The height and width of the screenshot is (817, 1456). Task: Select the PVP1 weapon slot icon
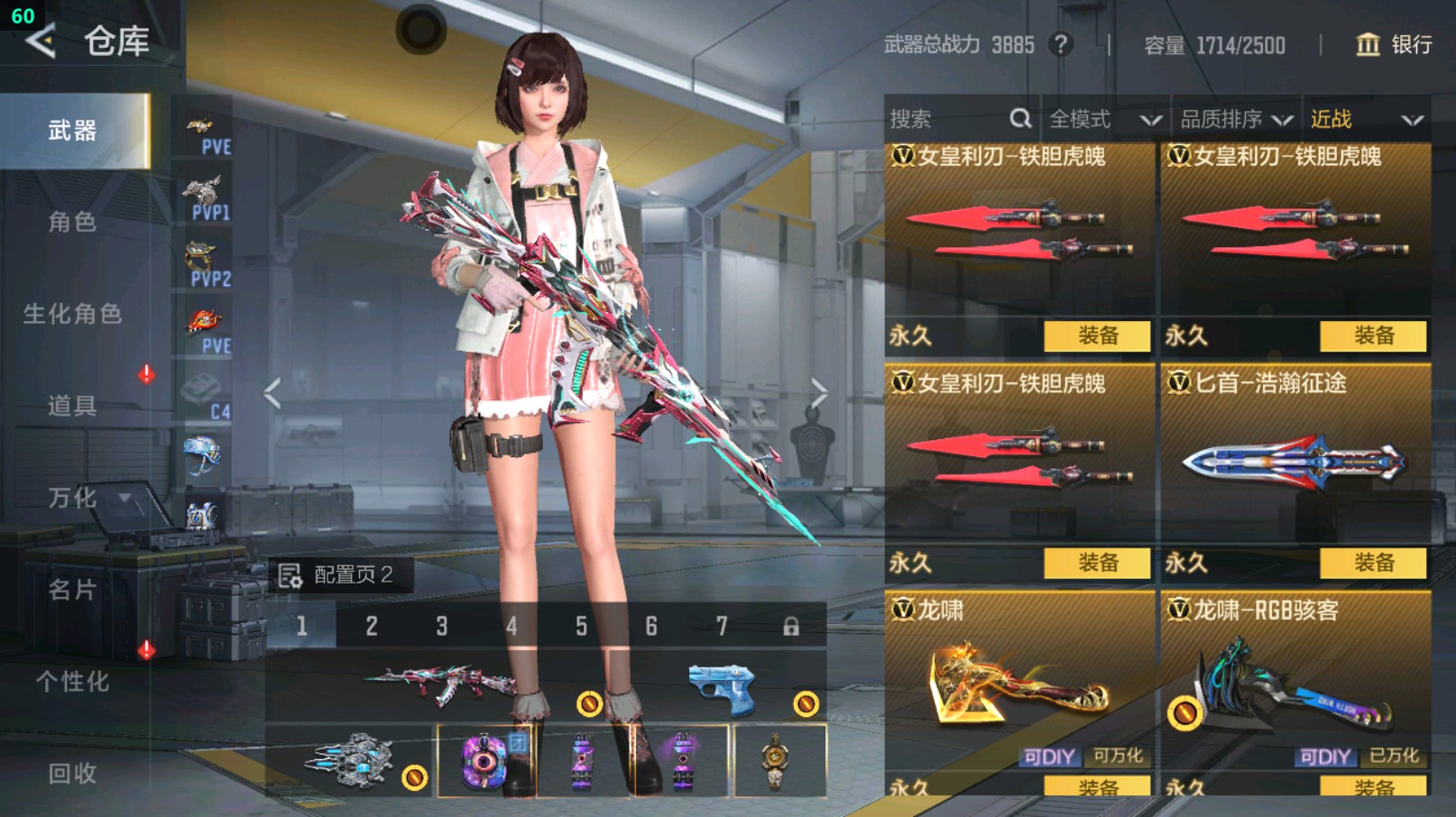[x=206, y=192]
